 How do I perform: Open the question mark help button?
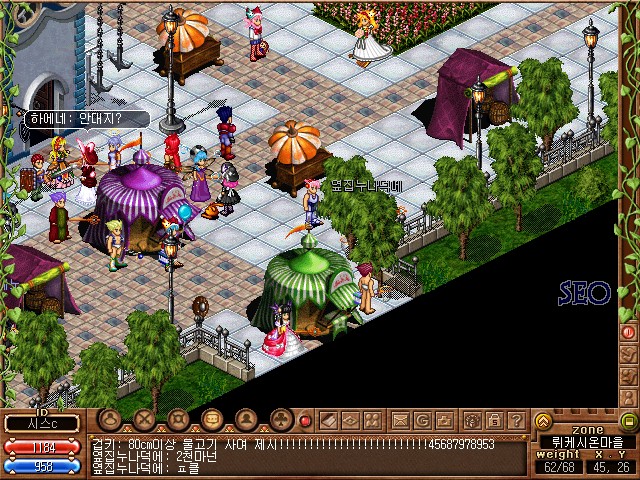pyautogui.click(x=517, y=420)
